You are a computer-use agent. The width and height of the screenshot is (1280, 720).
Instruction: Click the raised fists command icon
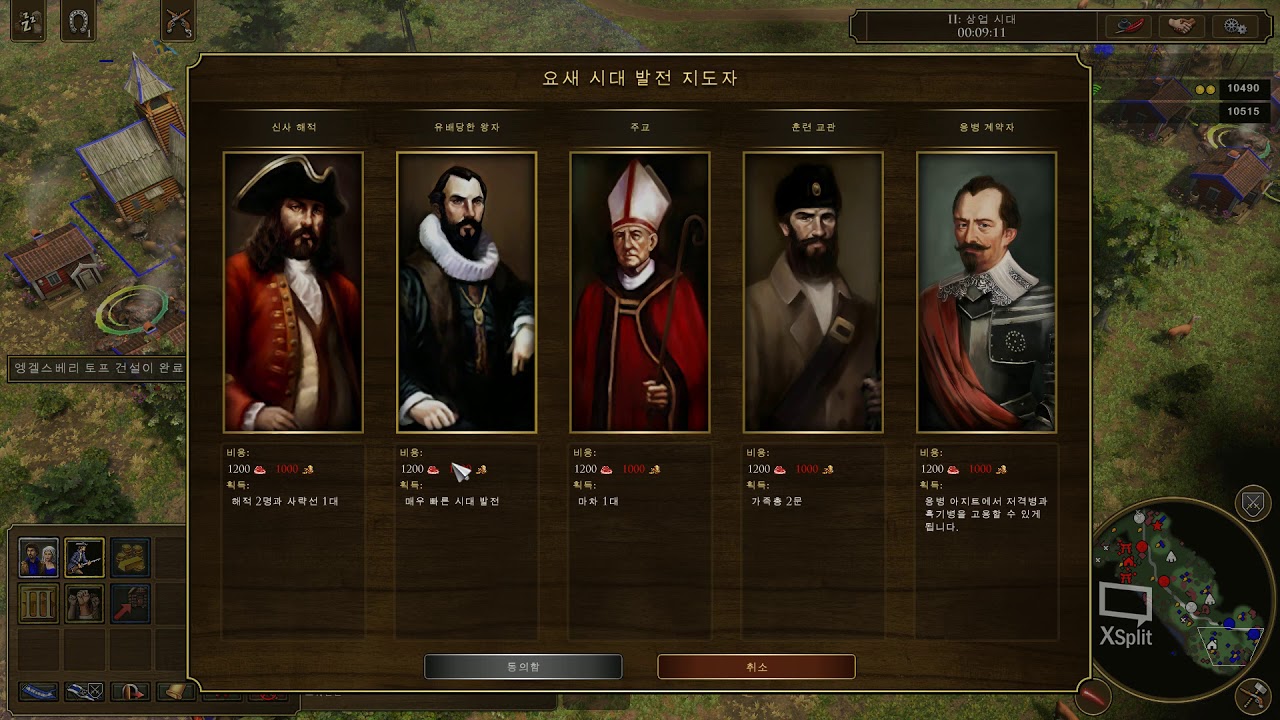pyautogui.click(x=85, y=603)
